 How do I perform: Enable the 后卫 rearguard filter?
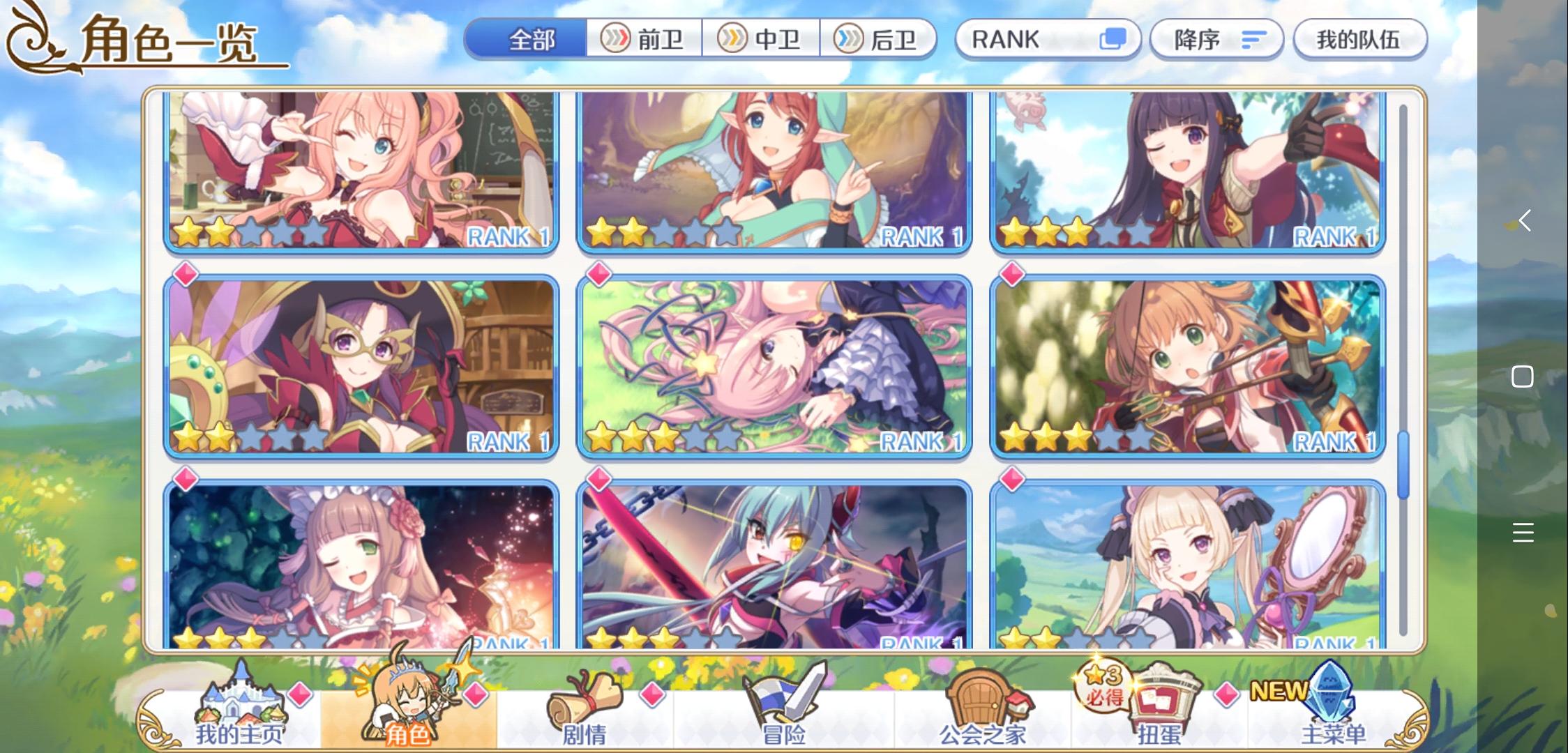click(879, 40)
